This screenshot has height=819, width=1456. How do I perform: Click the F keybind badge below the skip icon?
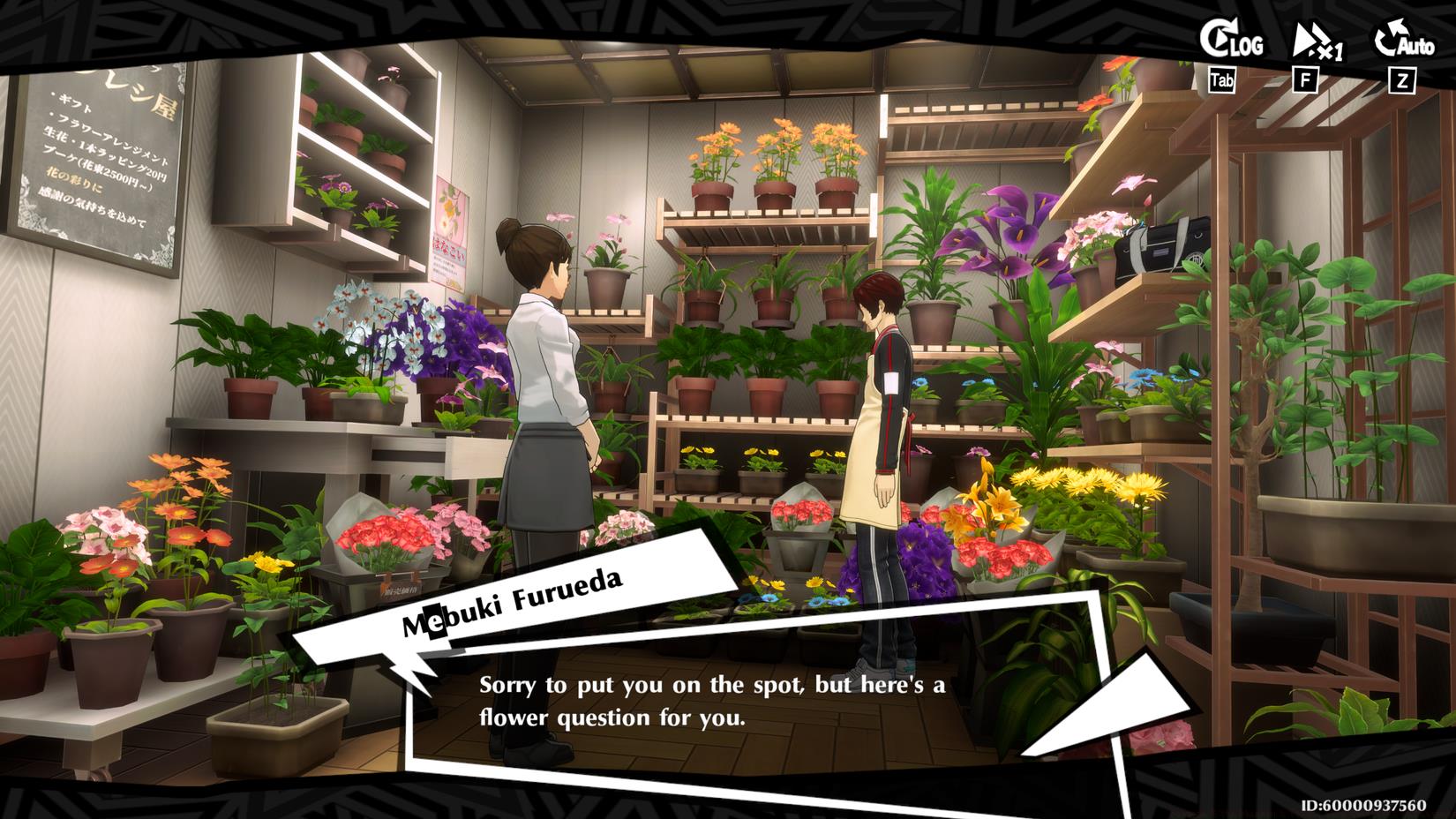tap(1306, 78)
